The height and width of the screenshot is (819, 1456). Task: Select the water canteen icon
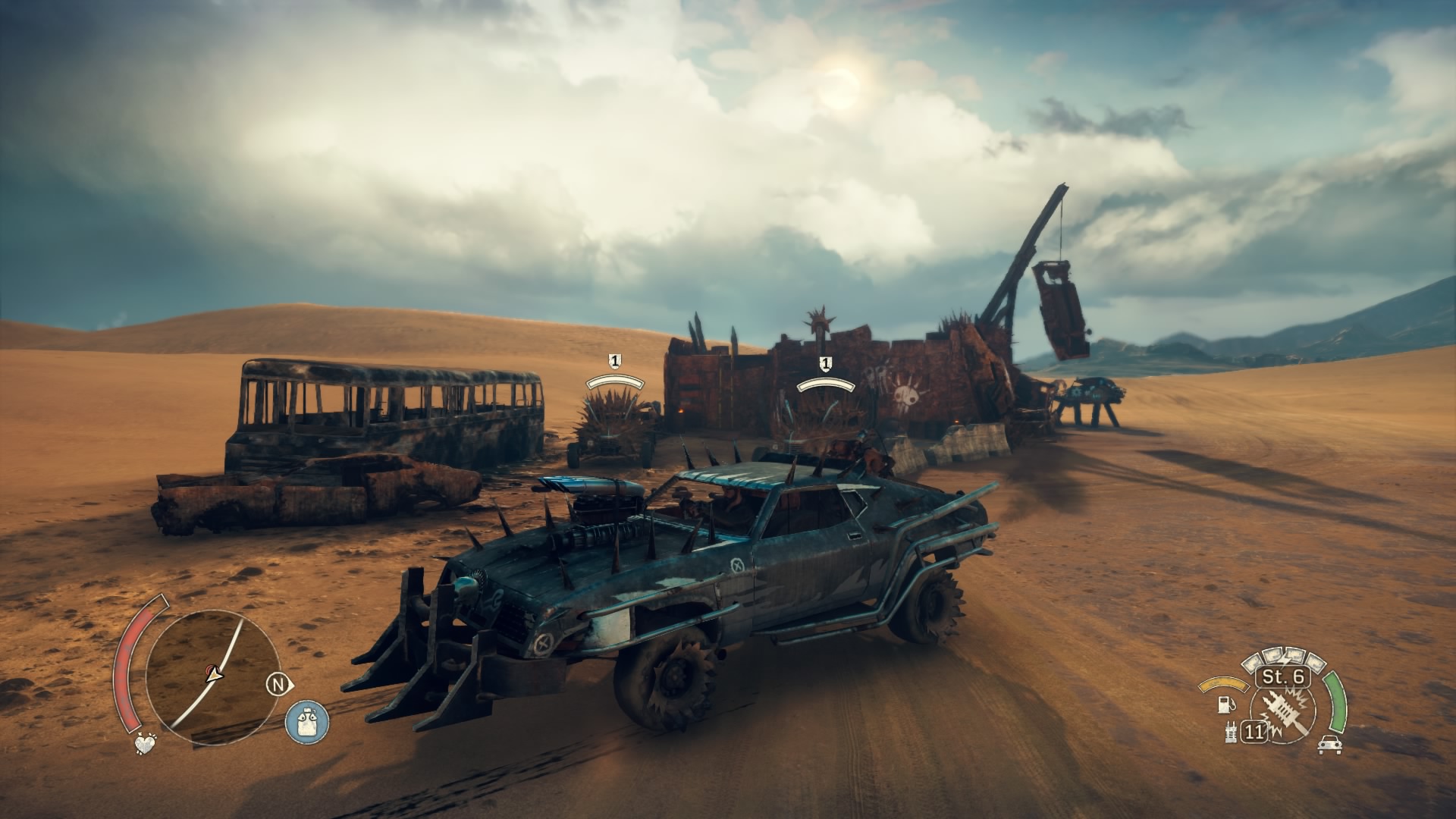[x=307, y=721]
